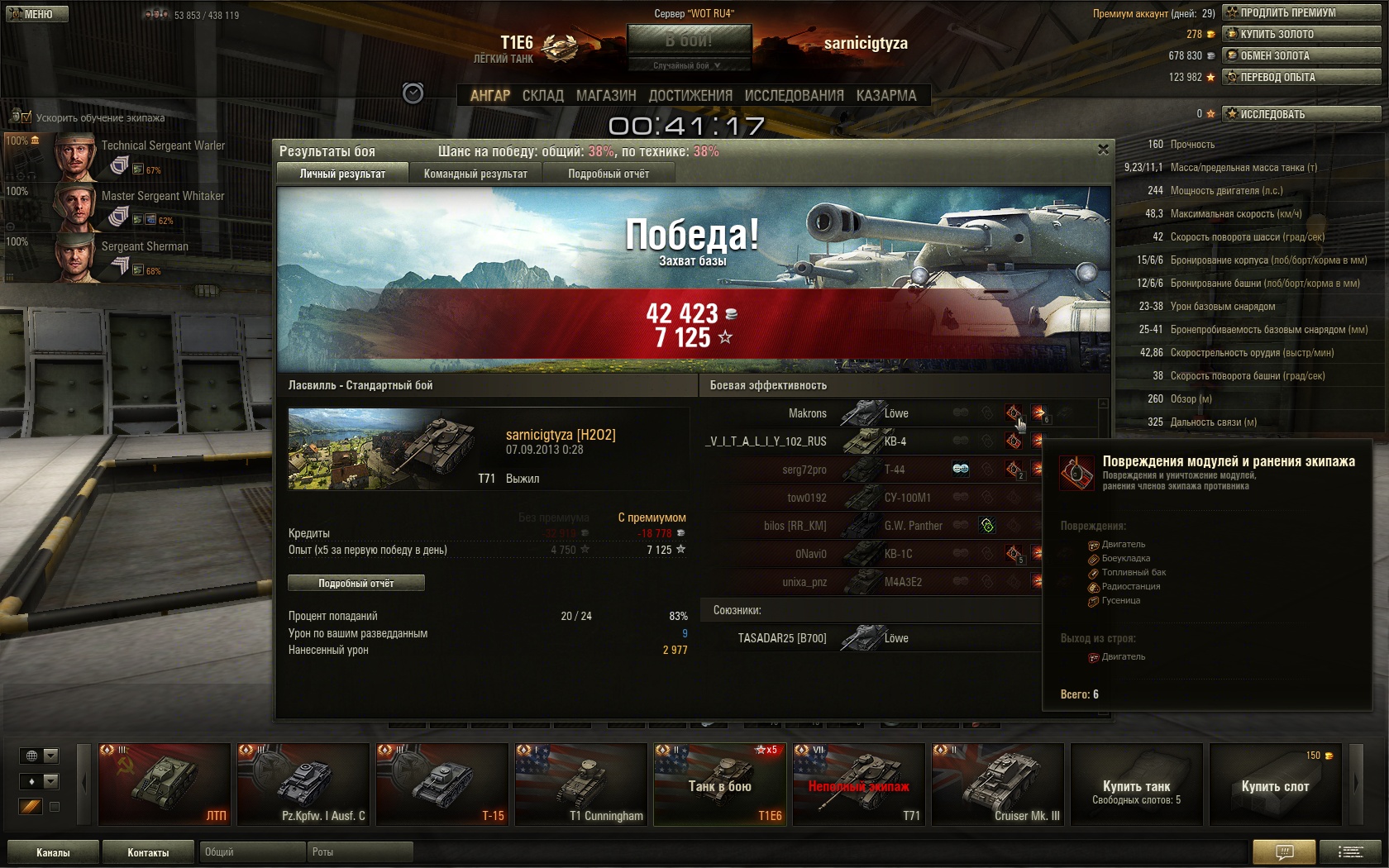Extend premium with Продлить премиум
The width and height of the screenshot is (1389, 868).
(x=1301, y=12)
